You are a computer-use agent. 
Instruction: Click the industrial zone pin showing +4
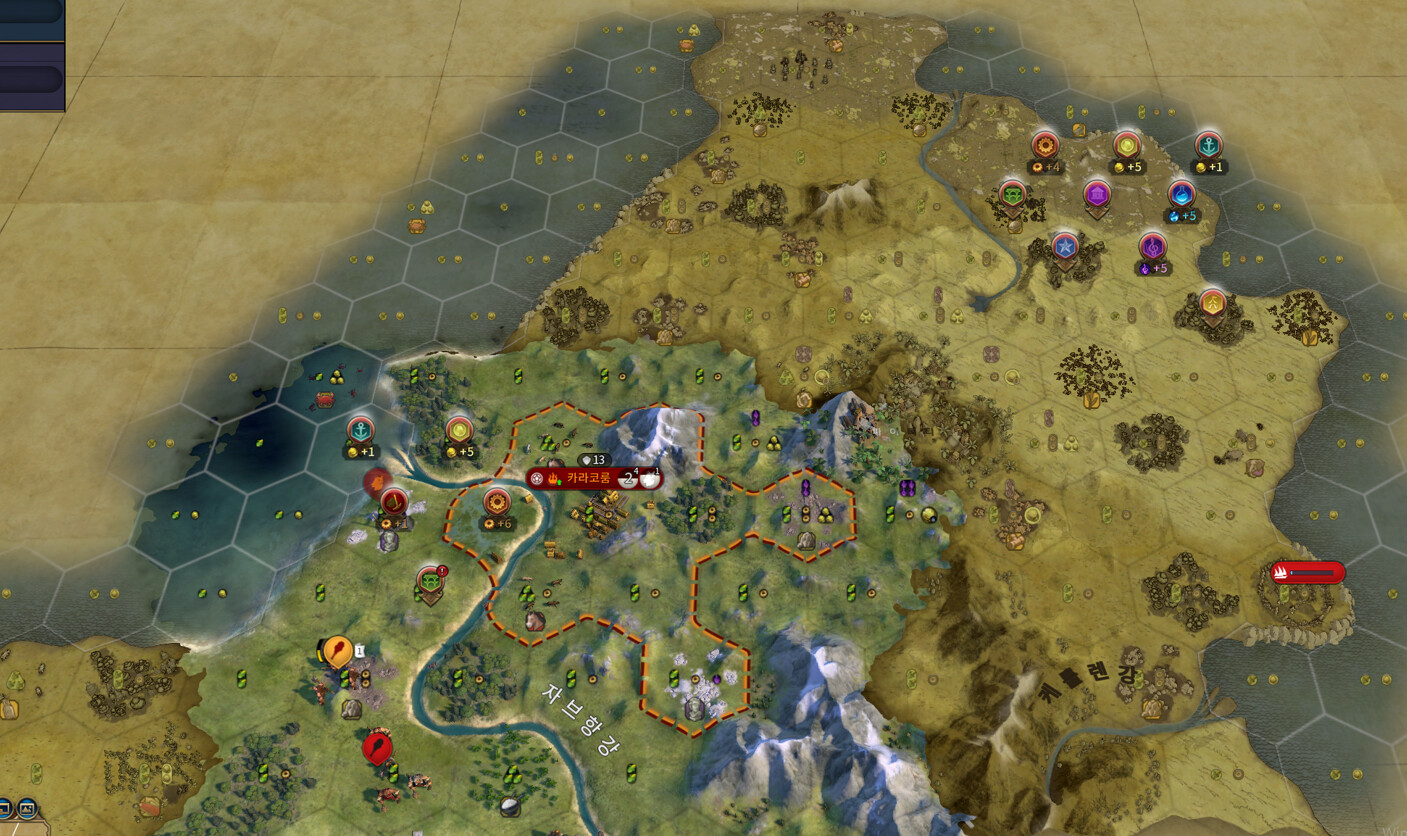click(x=1045, y=146)
